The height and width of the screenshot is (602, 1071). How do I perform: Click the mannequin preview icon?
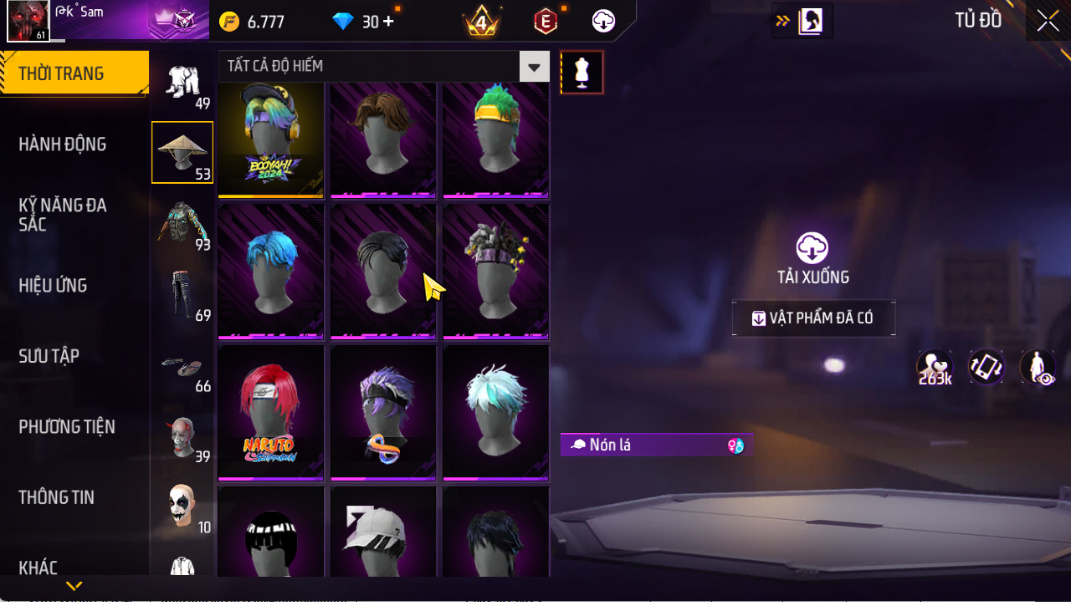click(582, 72)
